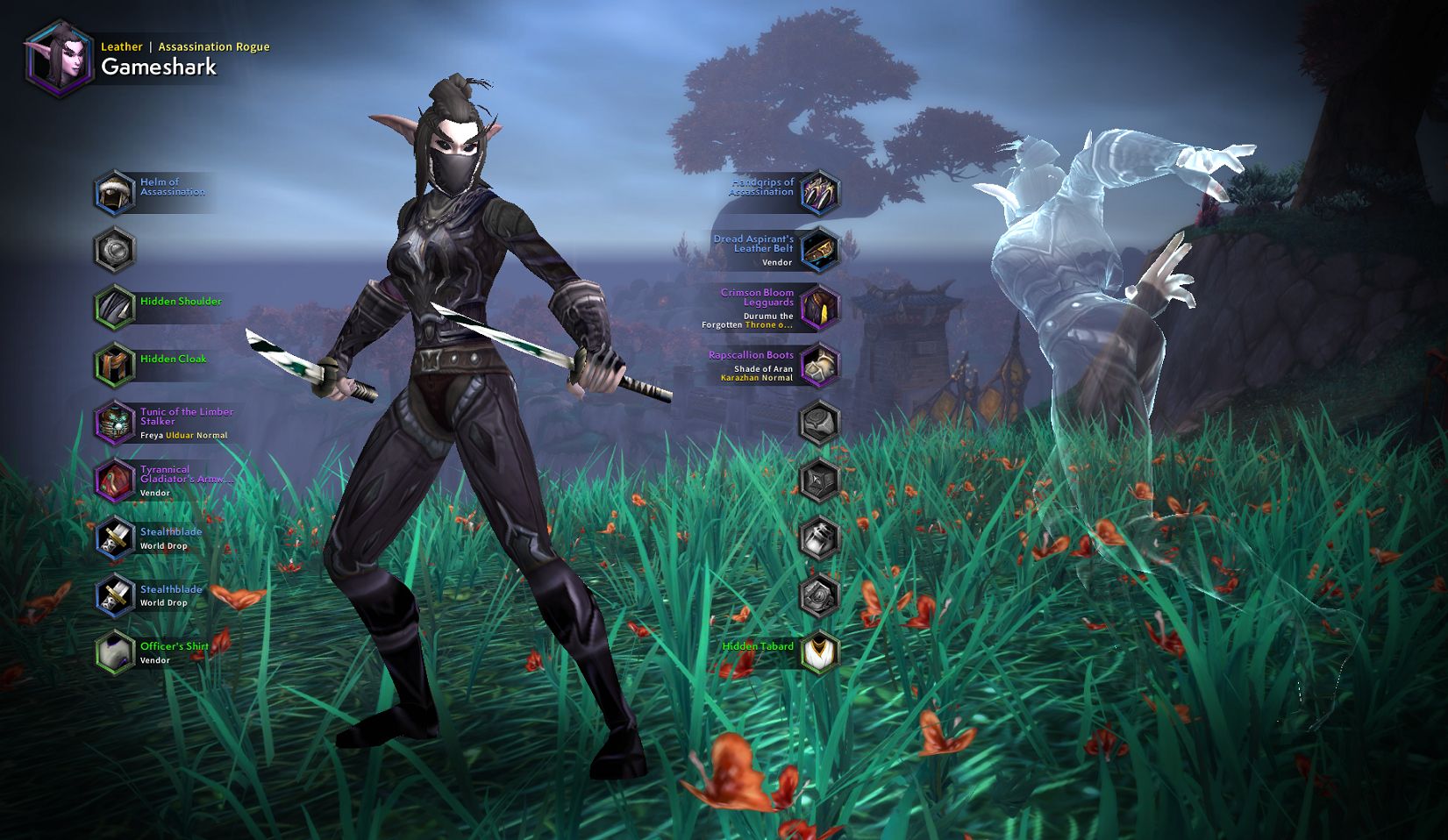Open the Hidden Cloak item icon

114,365
